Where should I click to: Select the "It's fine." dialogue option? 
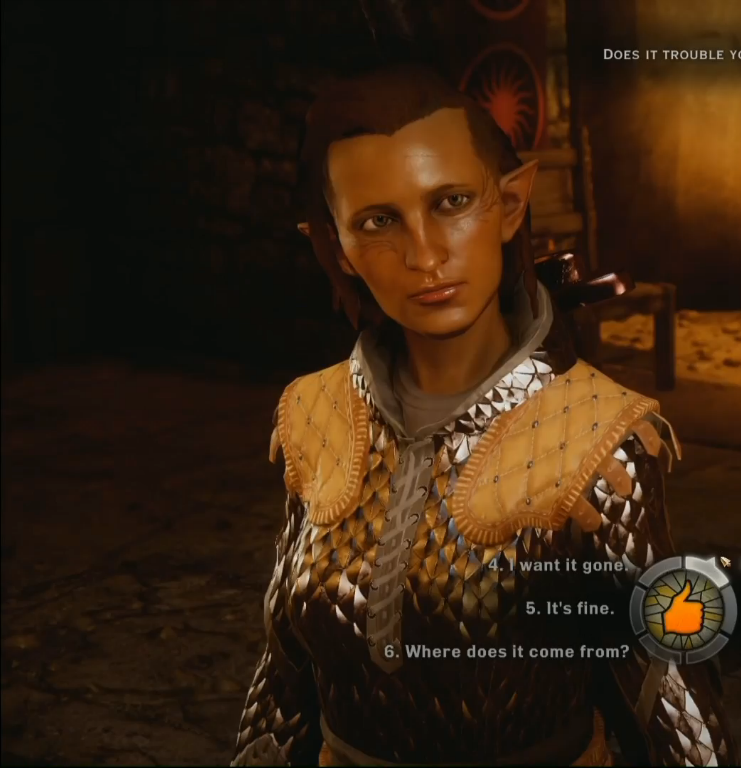tap(569, 608)
